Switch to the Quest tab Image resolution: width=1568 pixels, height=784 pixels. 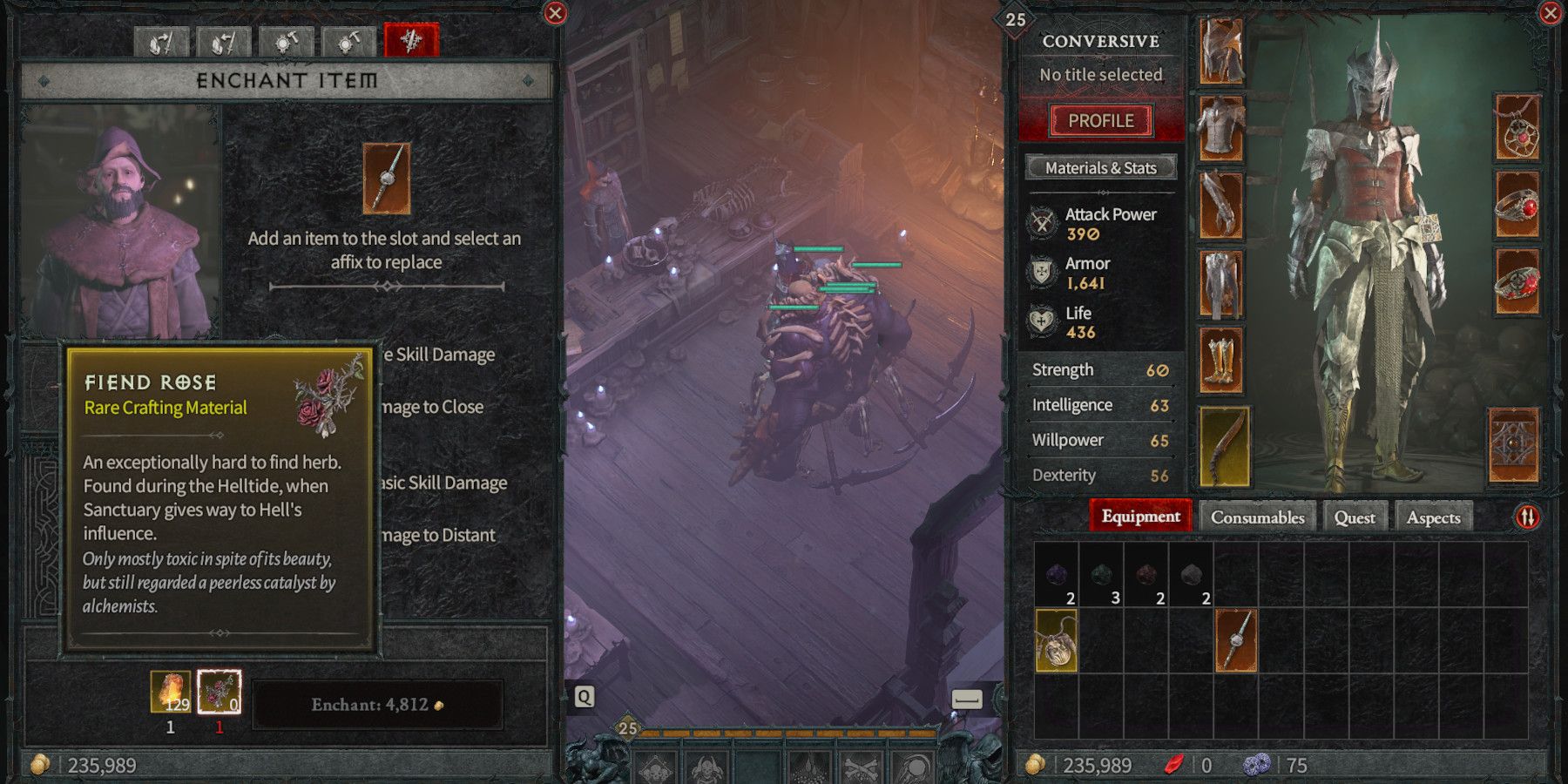(x=1355, y=516)
